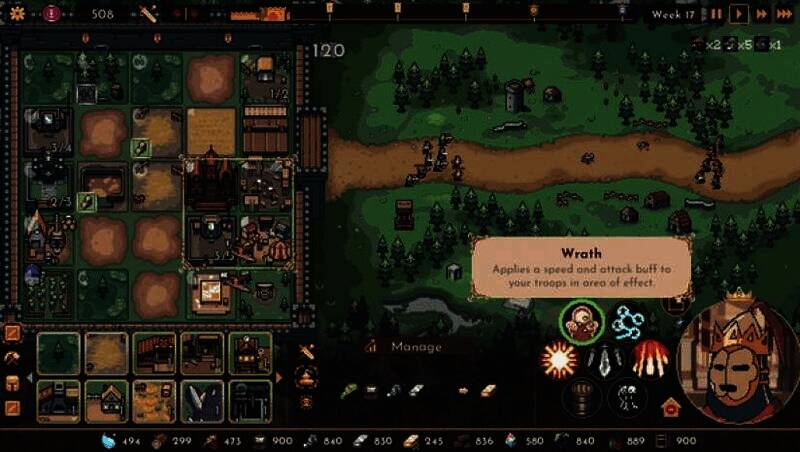800x452 pixels.
Task: Open the sword military category
Action: click(307, 352)
